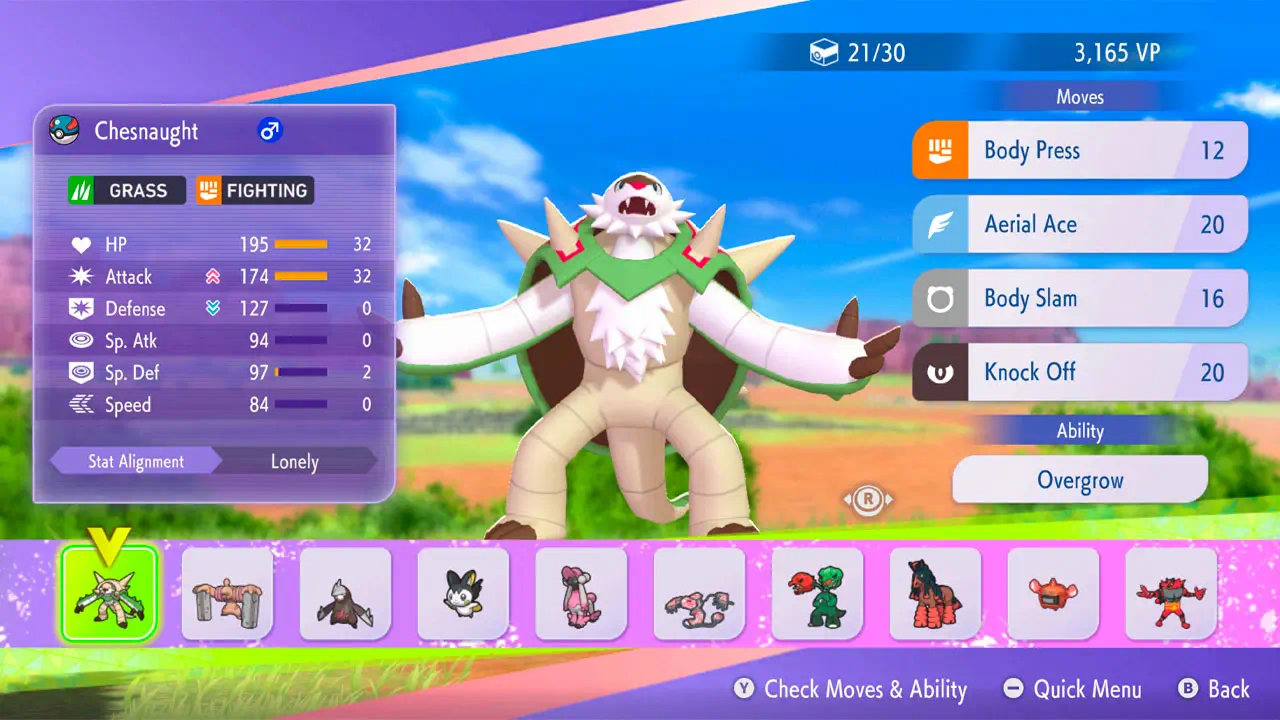
Task: Select the Body Press move
Action: coord(1080,151)
